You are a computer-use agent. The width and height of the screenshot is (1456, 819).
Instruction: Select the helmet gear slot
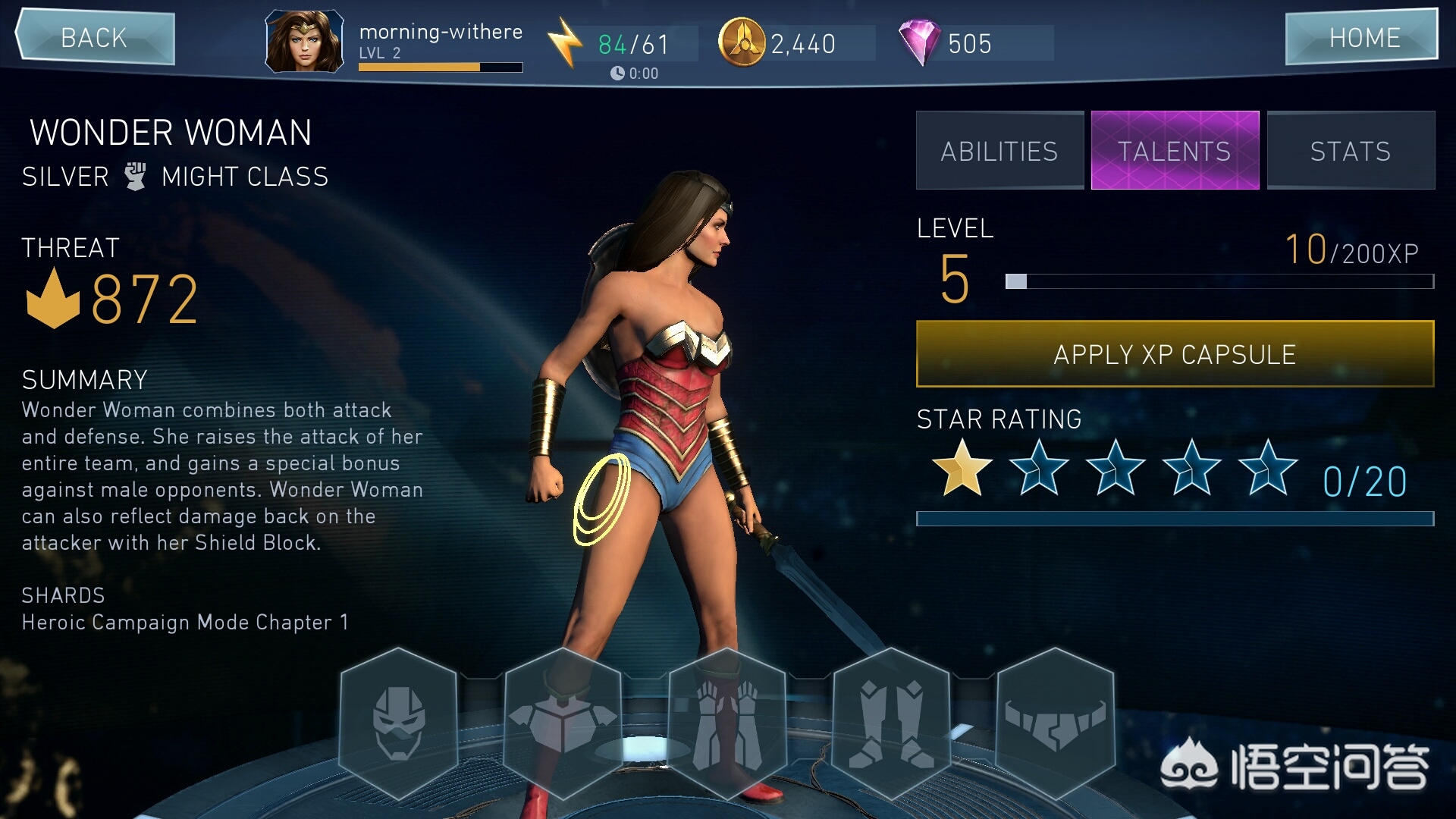(x=399, y=723)
